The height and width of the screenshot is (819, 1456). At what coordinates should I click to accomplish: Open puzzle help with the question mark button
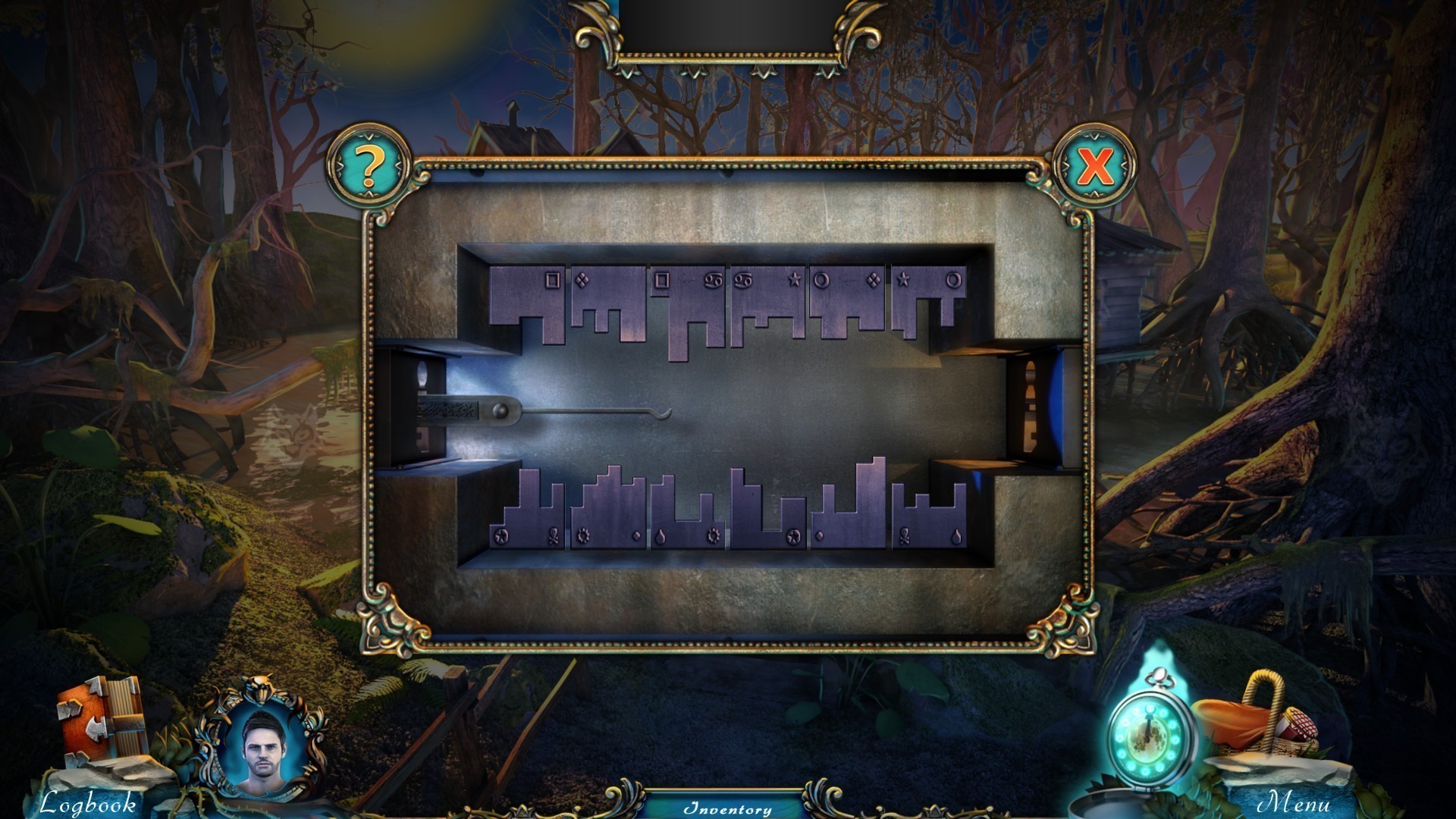[x=369, y=166]
